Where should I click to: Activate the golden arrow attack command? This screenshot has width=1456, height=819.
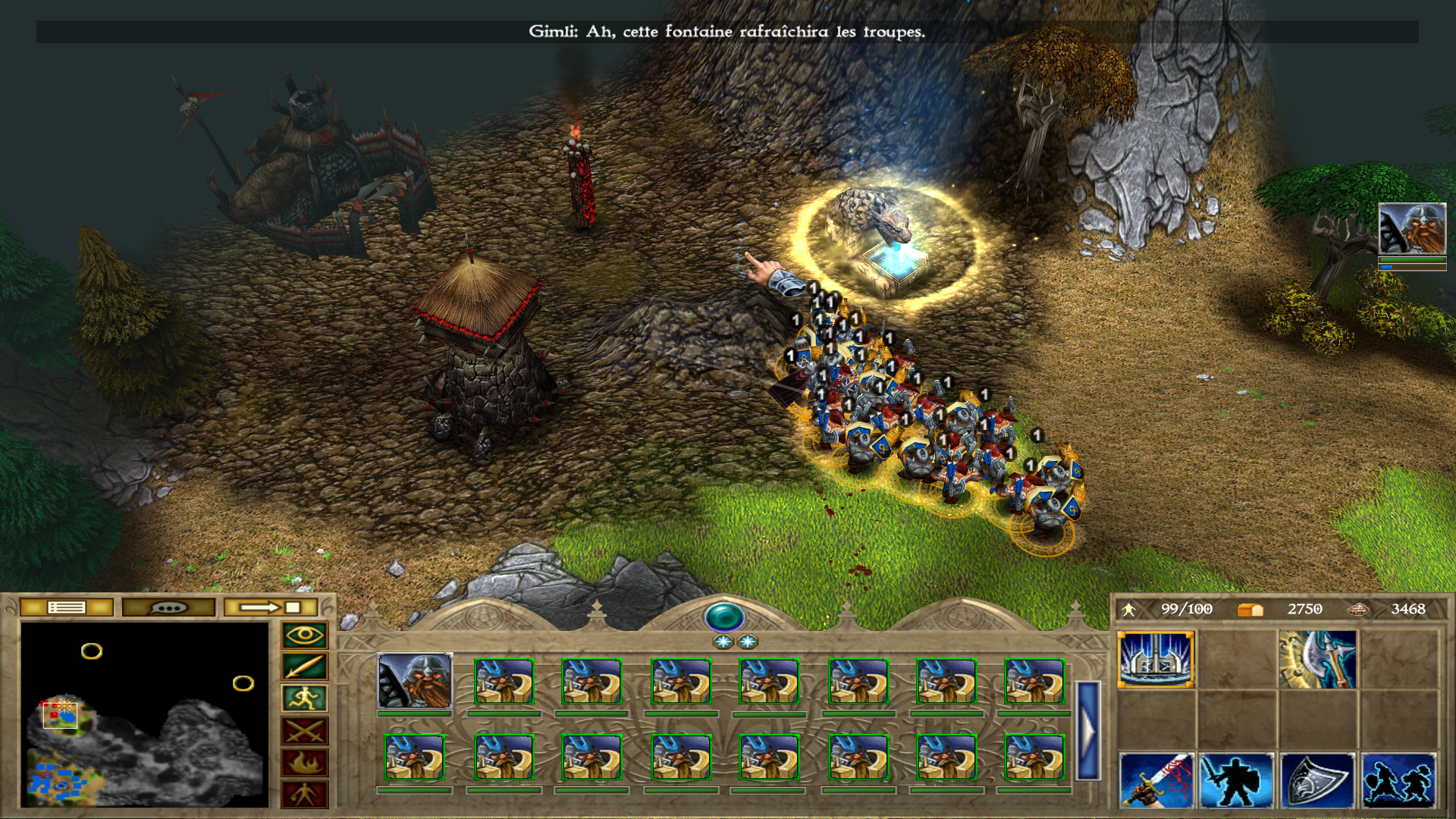click(x=304, y=667)
